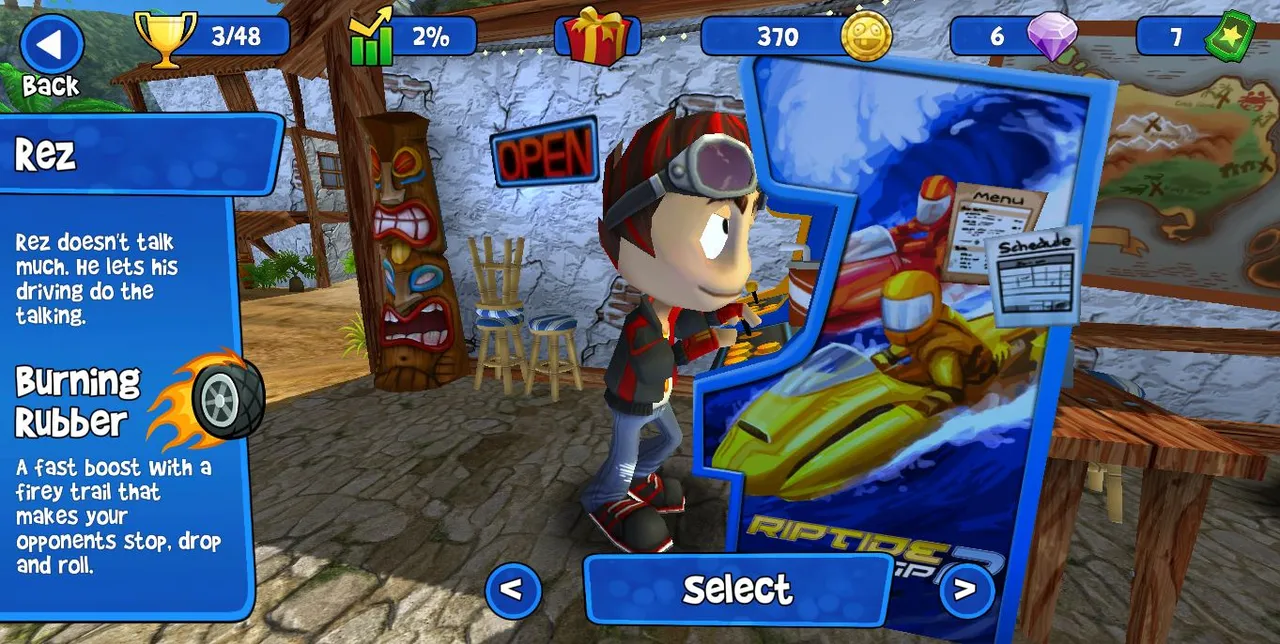The height and width of the screenshot is (644, 1280).
Task: Open the purple gem shop icon
Action: 1052,37
